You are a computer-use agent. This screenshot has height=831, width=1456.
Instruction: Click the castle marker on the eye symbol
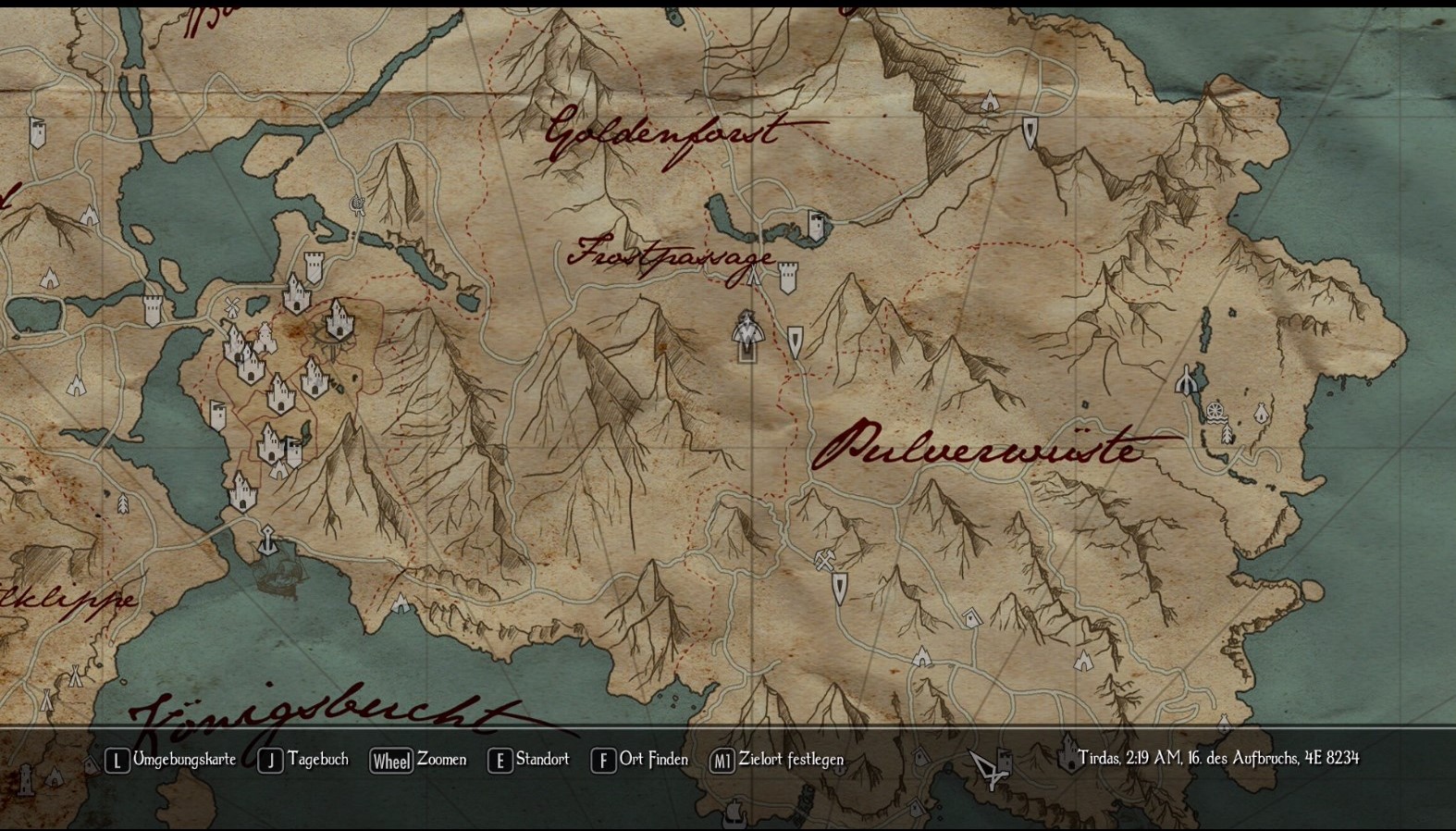pyautogui.click(x=339, y=319)
